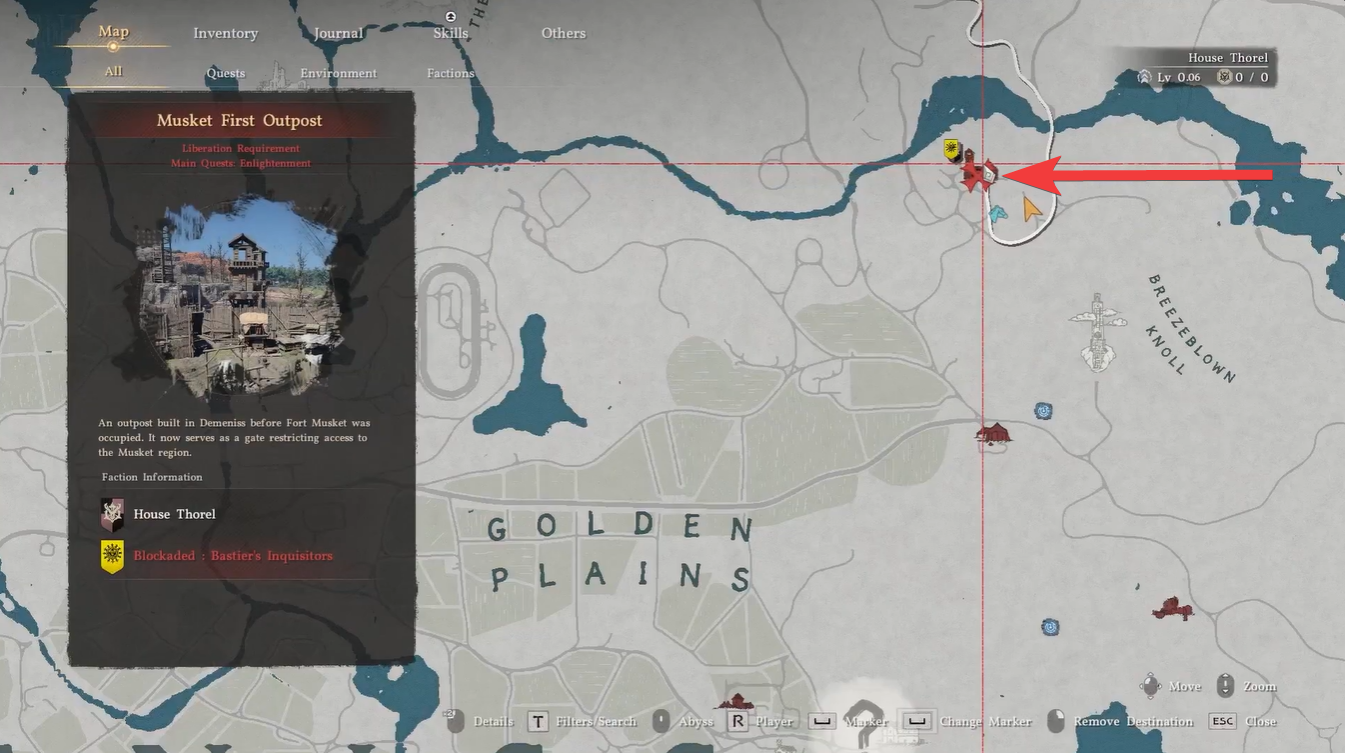Select the red village icon at bottom right
The image size is (1345, 753).
tap(1172, 606)
